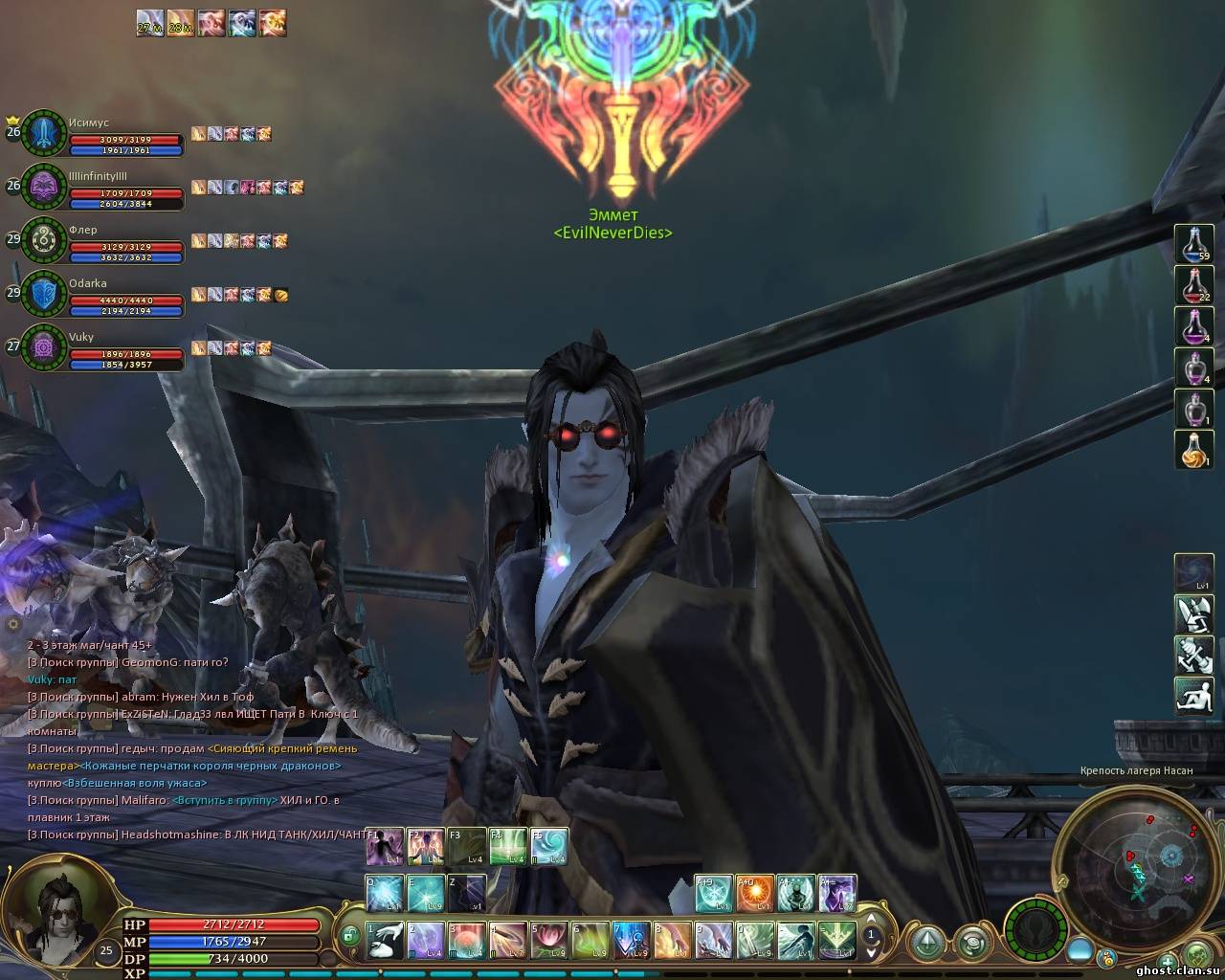
Task: Use the blue mana potion stack of 59
Action: [1193, 245]
